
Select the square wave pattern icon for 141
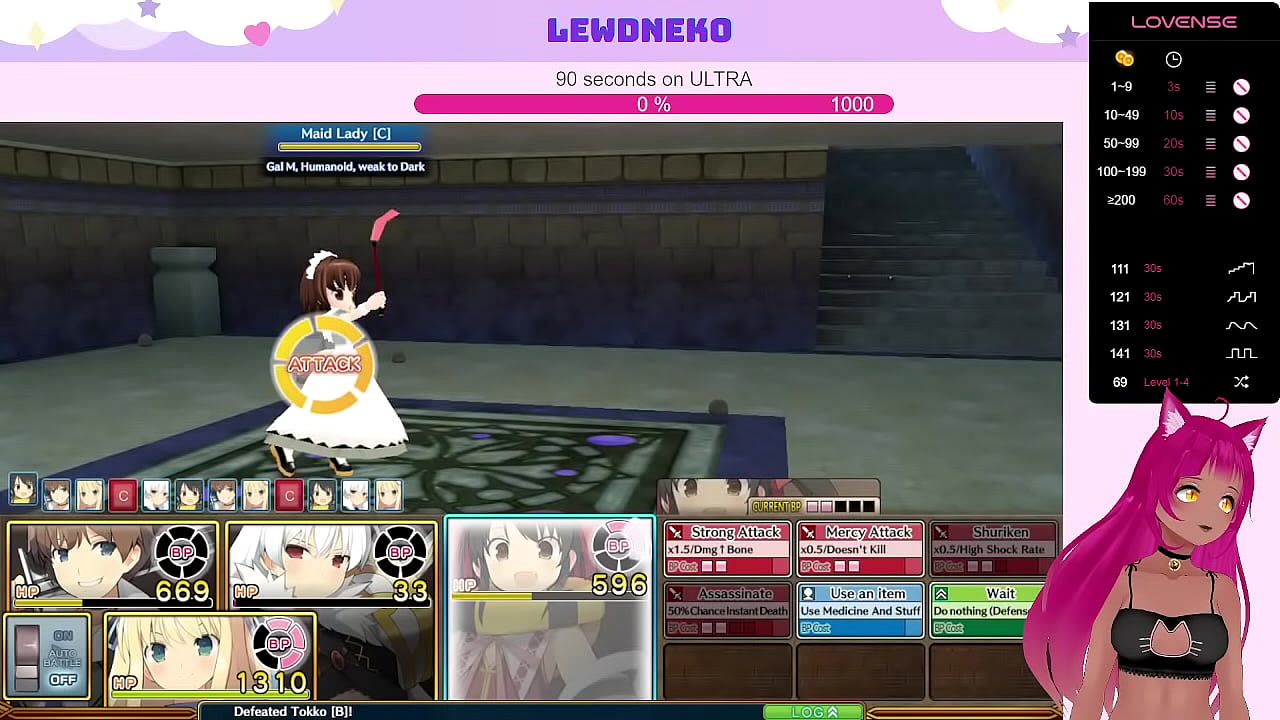coord(1241,353)
